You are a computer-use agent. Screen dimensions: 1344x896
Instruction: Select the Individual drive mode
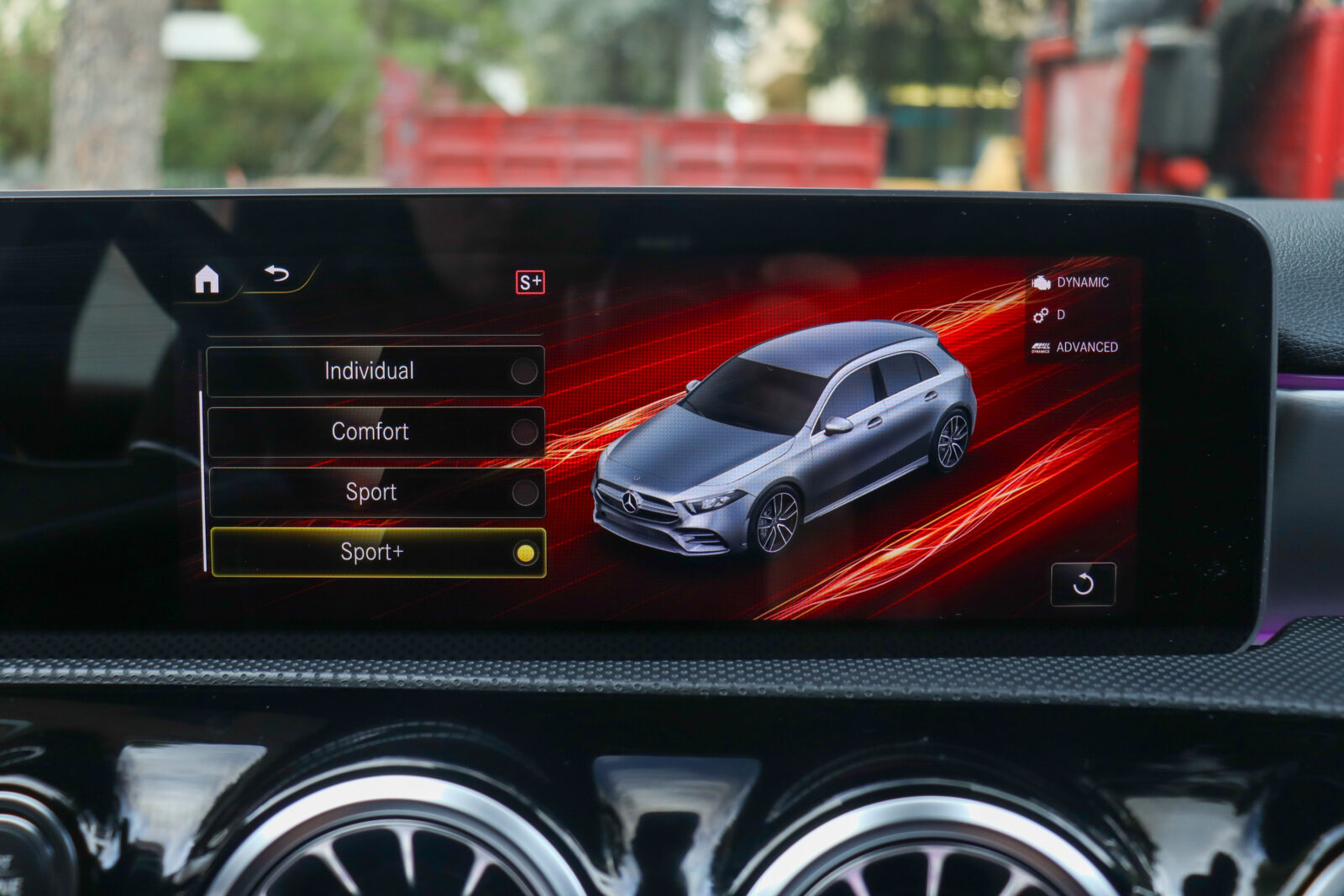pyautogui.click(x=375, y=371)
